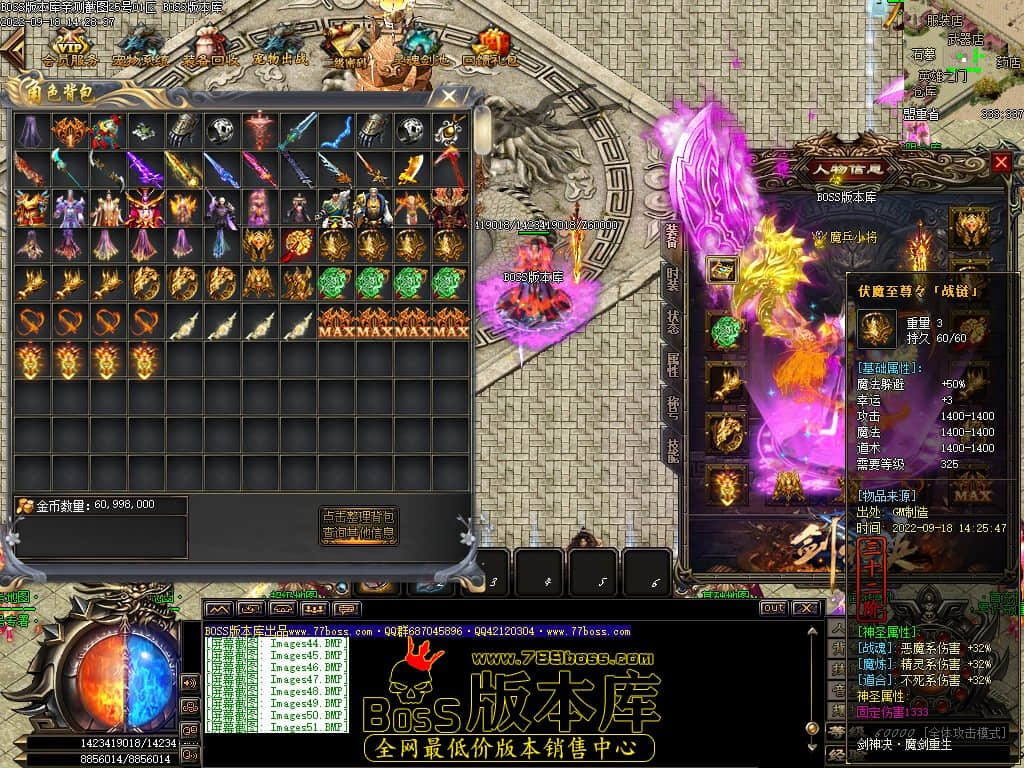The width and height of the screenshot is (1024, 768).
Task: Open the treasure chest slot on character panel
Action: pos(723,268)
